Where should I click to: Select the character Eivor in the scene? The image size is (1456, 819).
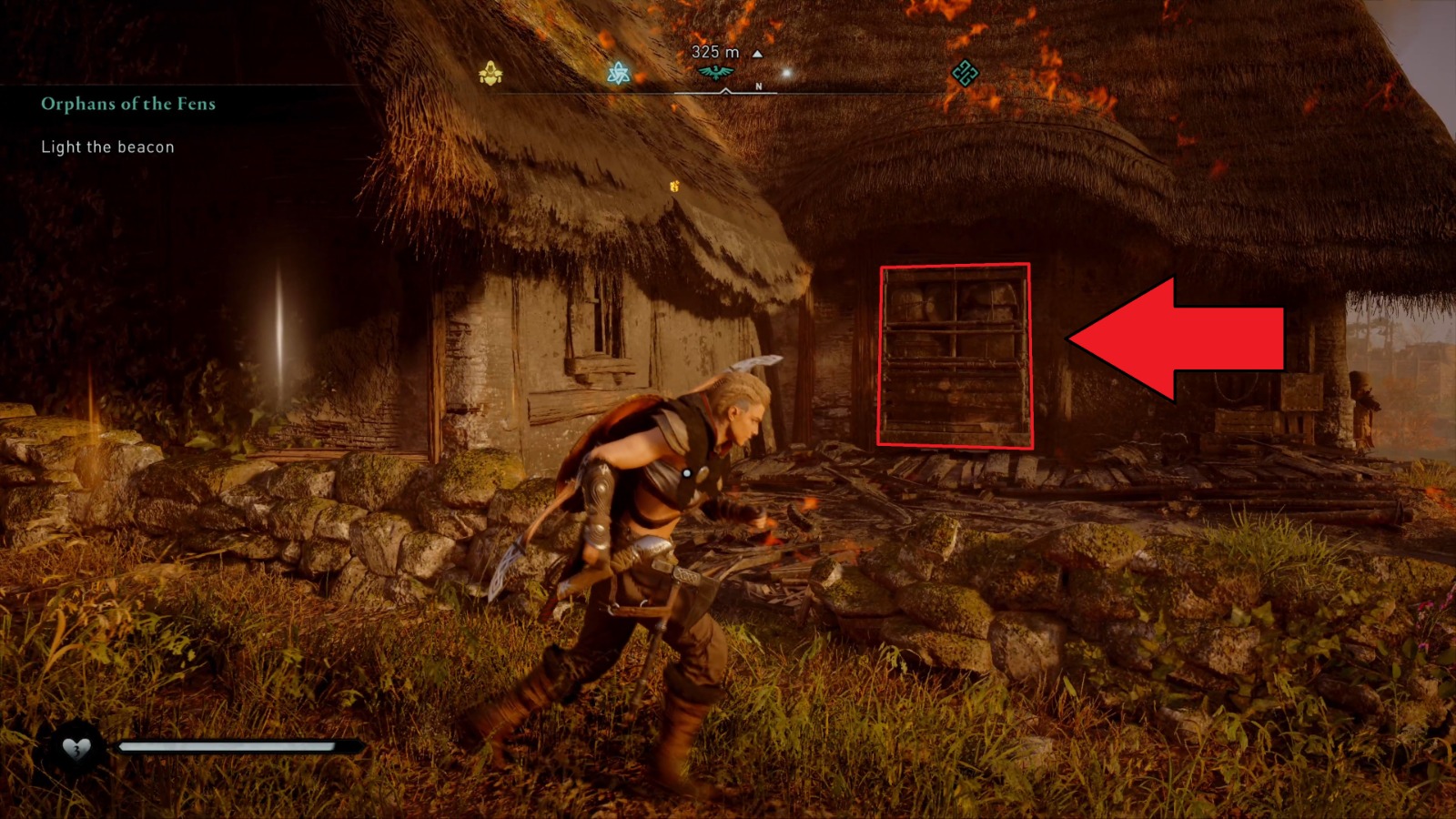click(664, 510)
